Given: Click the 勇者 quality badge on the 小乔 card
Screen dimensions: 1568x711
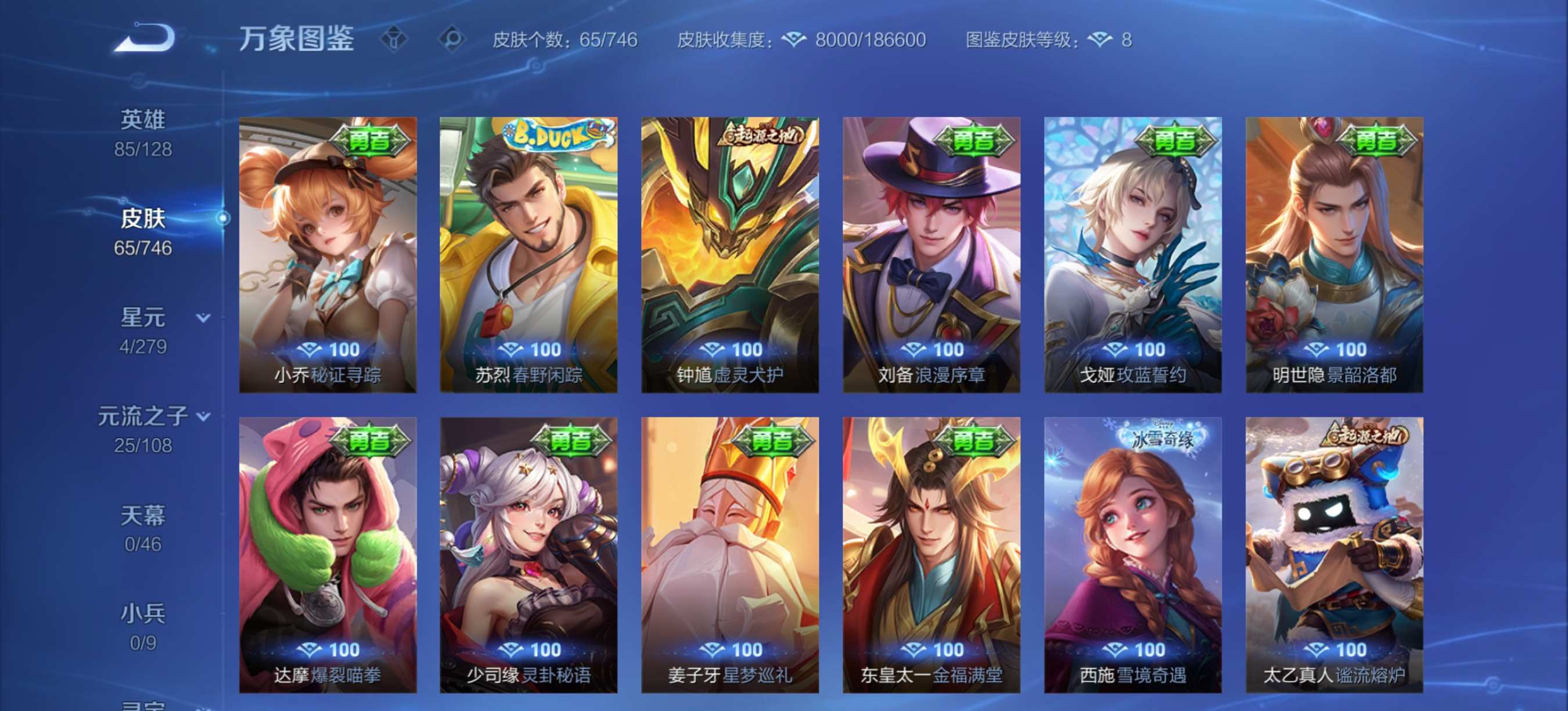Looking at the screenshot, I should click(x=371, y=139).
